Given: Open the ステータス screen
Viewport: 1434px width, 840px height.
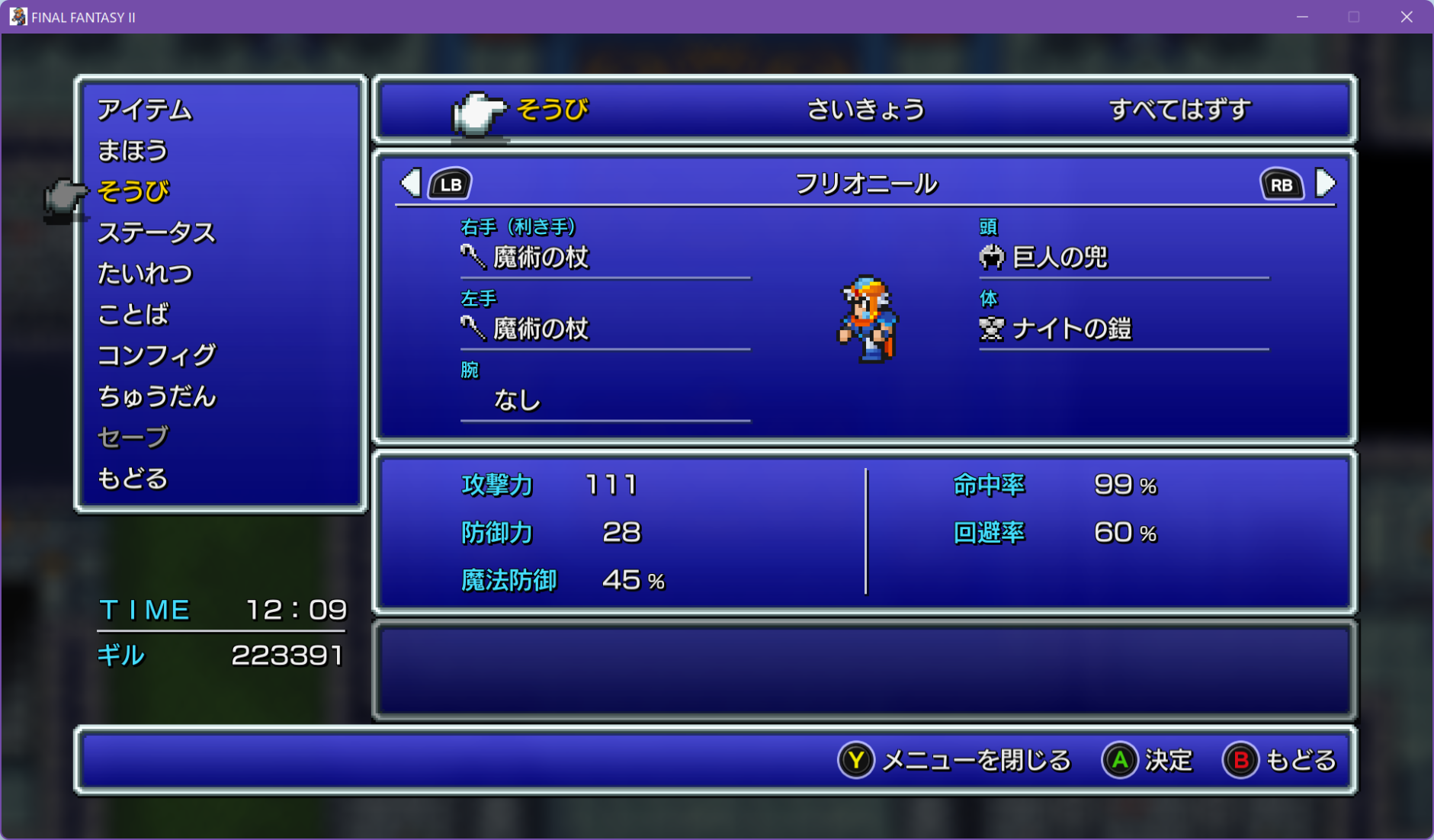Looking at the screenshot, I should coord(156,232).
